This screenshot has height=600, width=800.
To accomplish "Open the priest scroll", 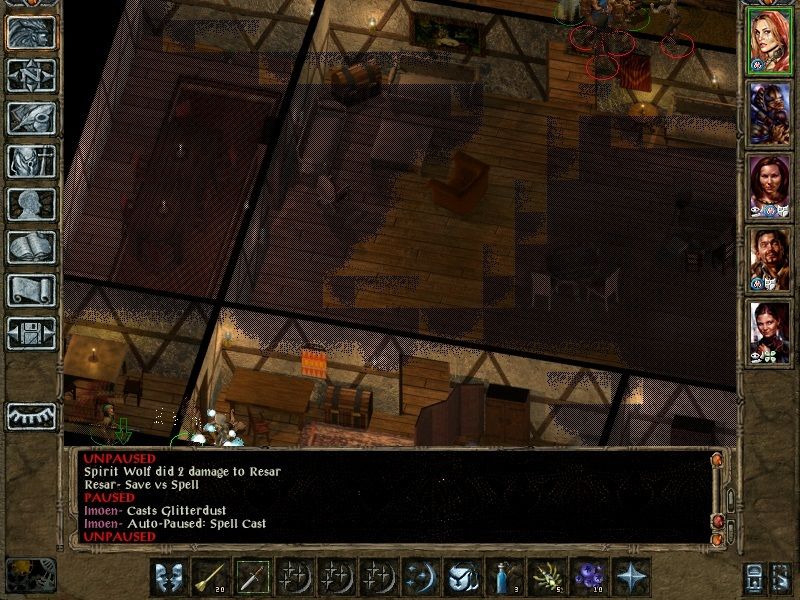I will pos(31,290).
